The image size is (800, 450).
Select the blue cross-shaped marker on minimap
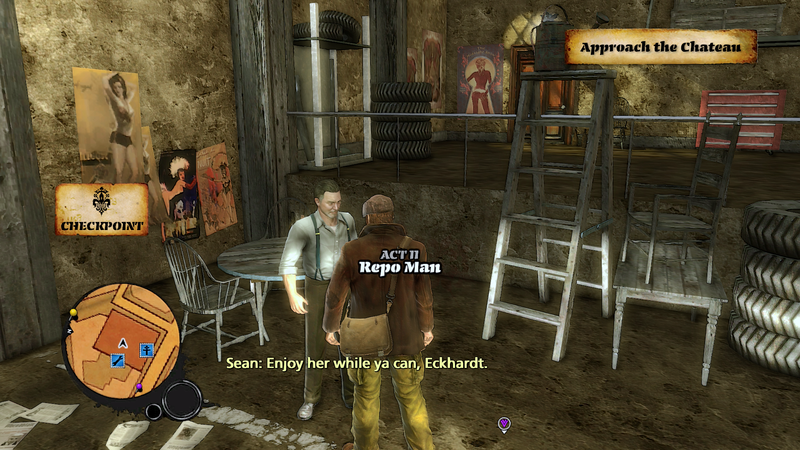tap(146, 350)
